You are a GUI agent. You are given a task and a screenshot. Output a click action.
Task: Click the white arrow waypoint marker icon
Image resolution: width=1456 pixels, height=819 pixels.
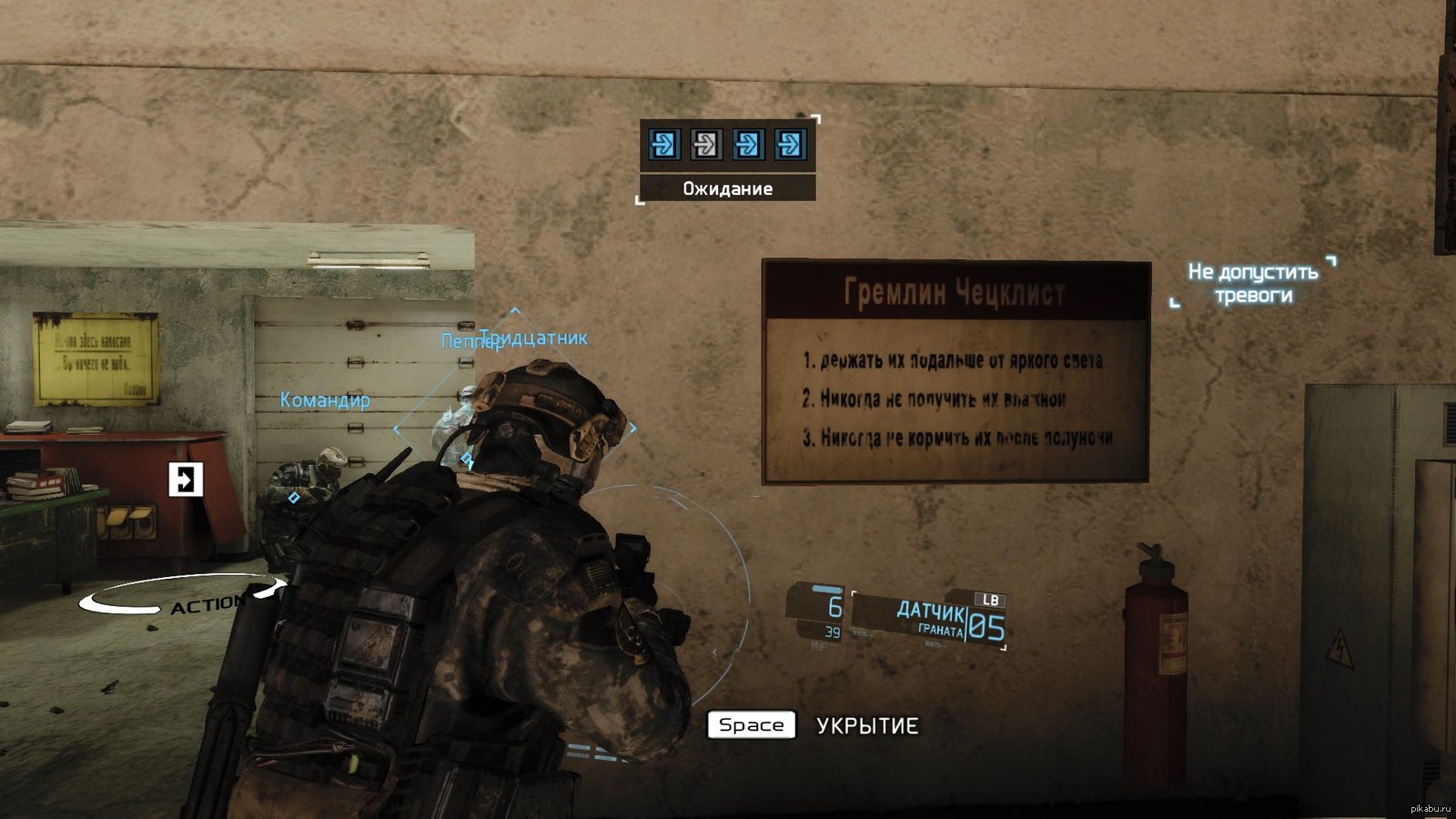click(186, 479)
